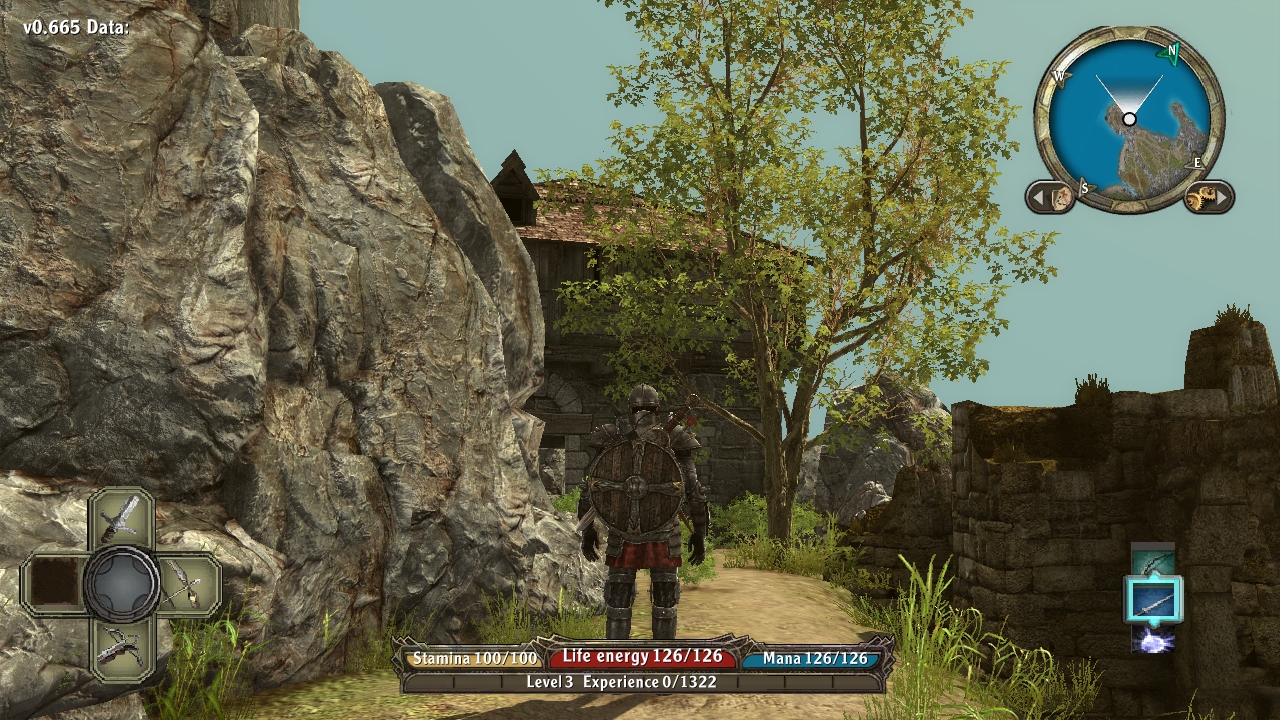
Task: Click the brown left quick slot
Action: point(56,584)
